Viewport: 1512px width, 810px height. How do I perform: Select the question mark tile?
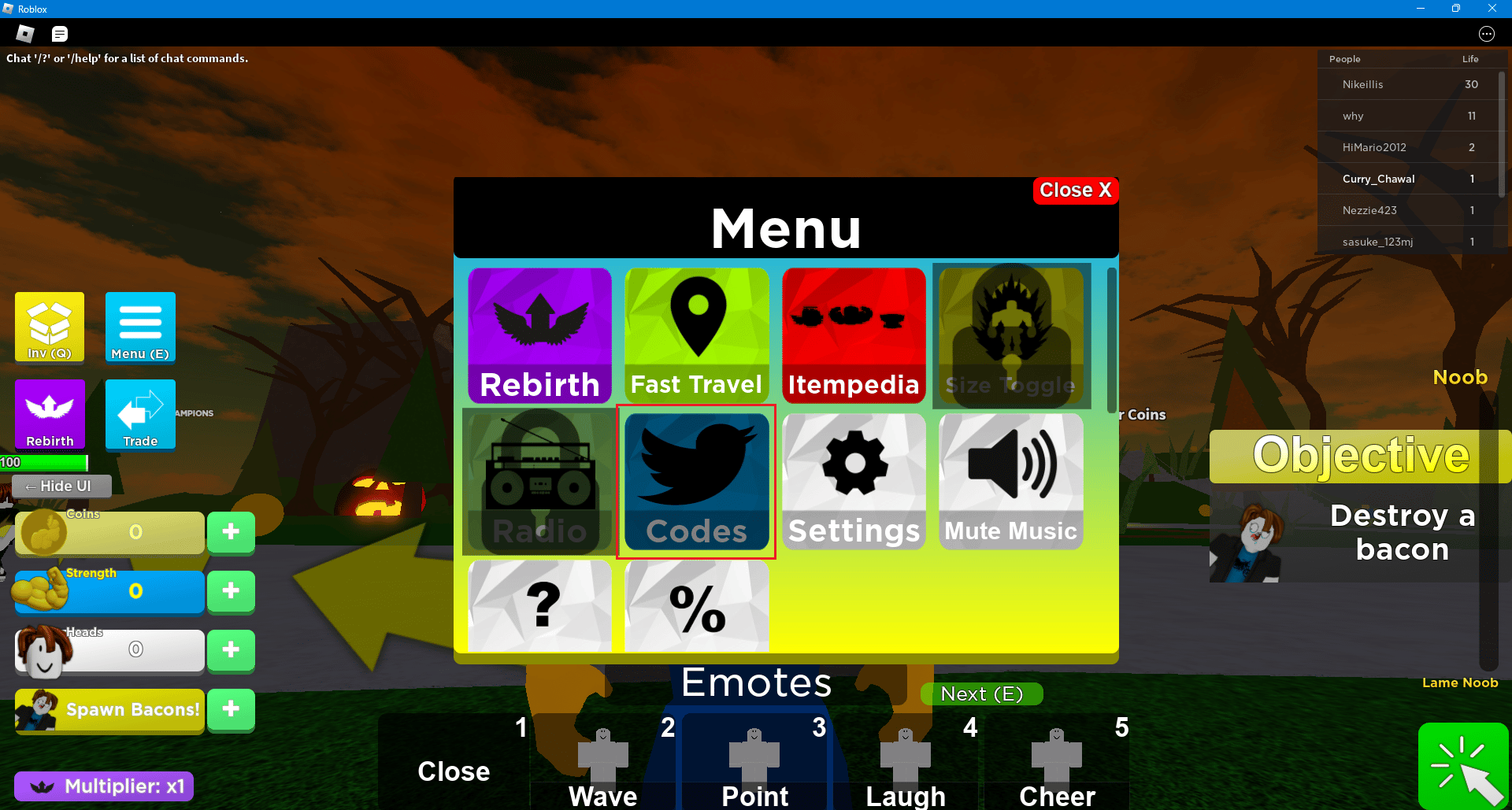[539, 605]
